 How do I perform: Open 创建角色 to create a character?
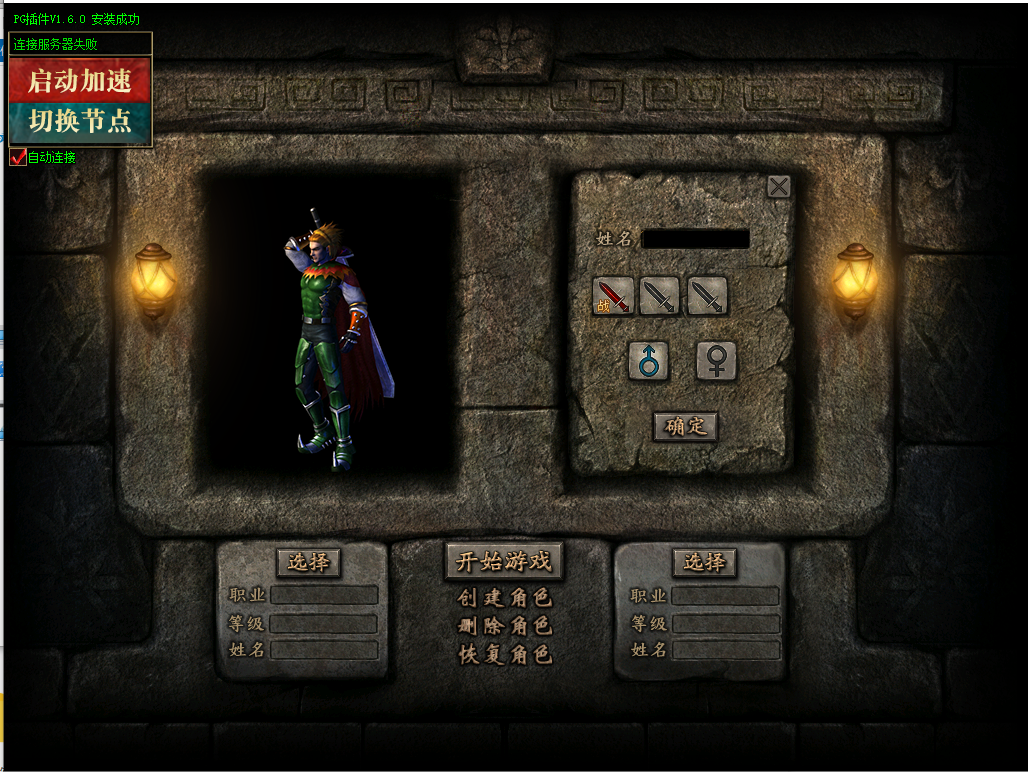coord(505,599)
